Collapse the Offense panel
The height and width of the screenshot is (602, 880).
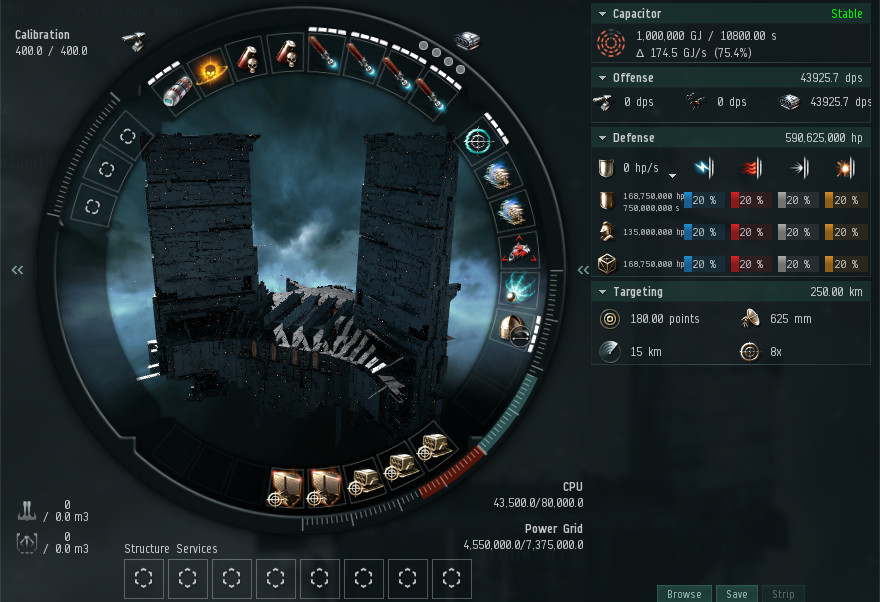click(602, 78)
